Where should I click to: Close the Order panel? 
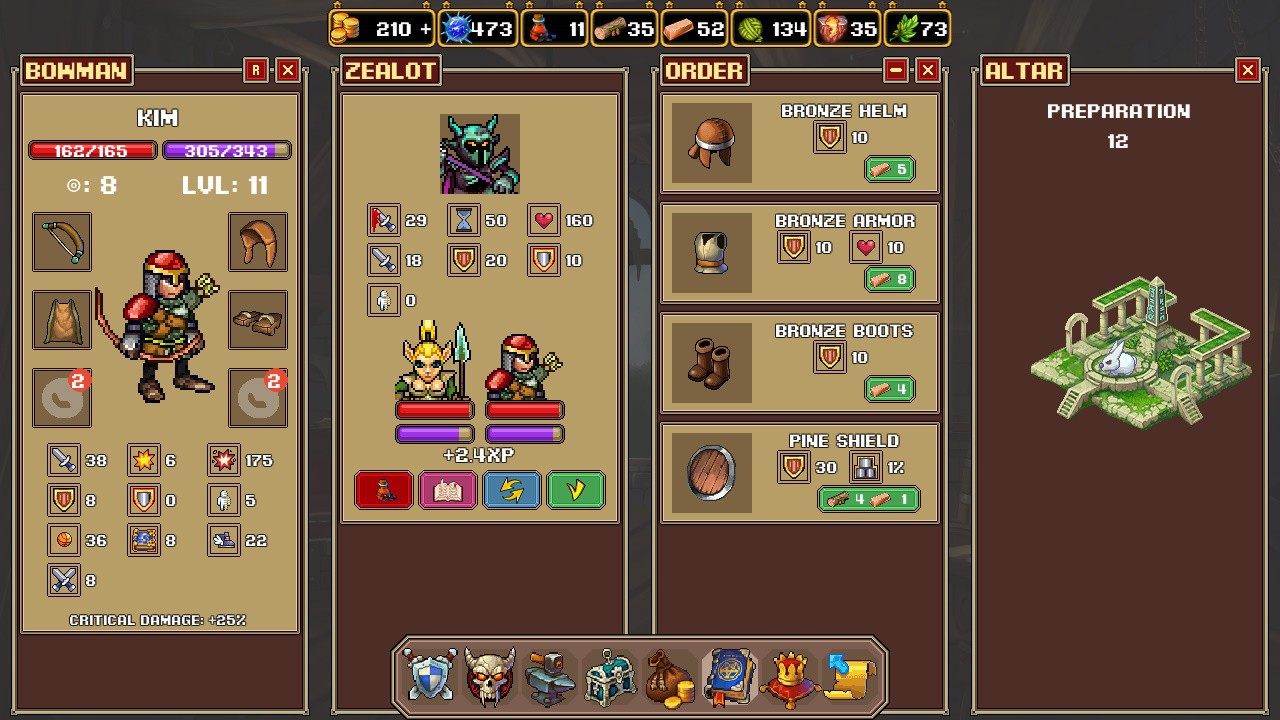[x=928, y=70]
